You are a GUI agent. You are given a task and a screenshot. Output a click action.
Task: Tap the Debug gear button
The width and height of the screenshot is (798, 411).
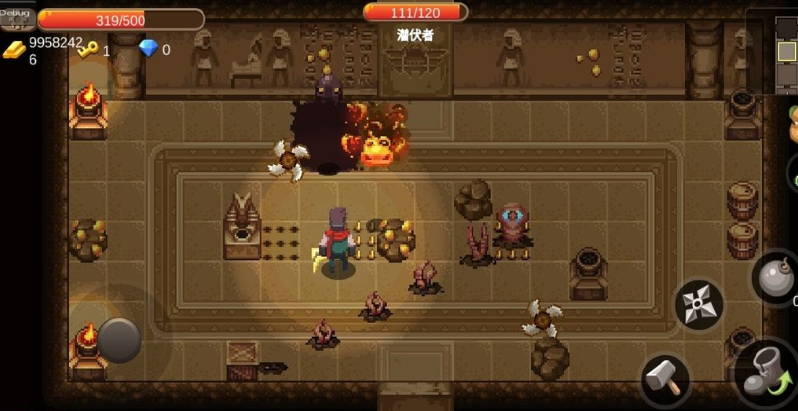(x=17, y=15)
